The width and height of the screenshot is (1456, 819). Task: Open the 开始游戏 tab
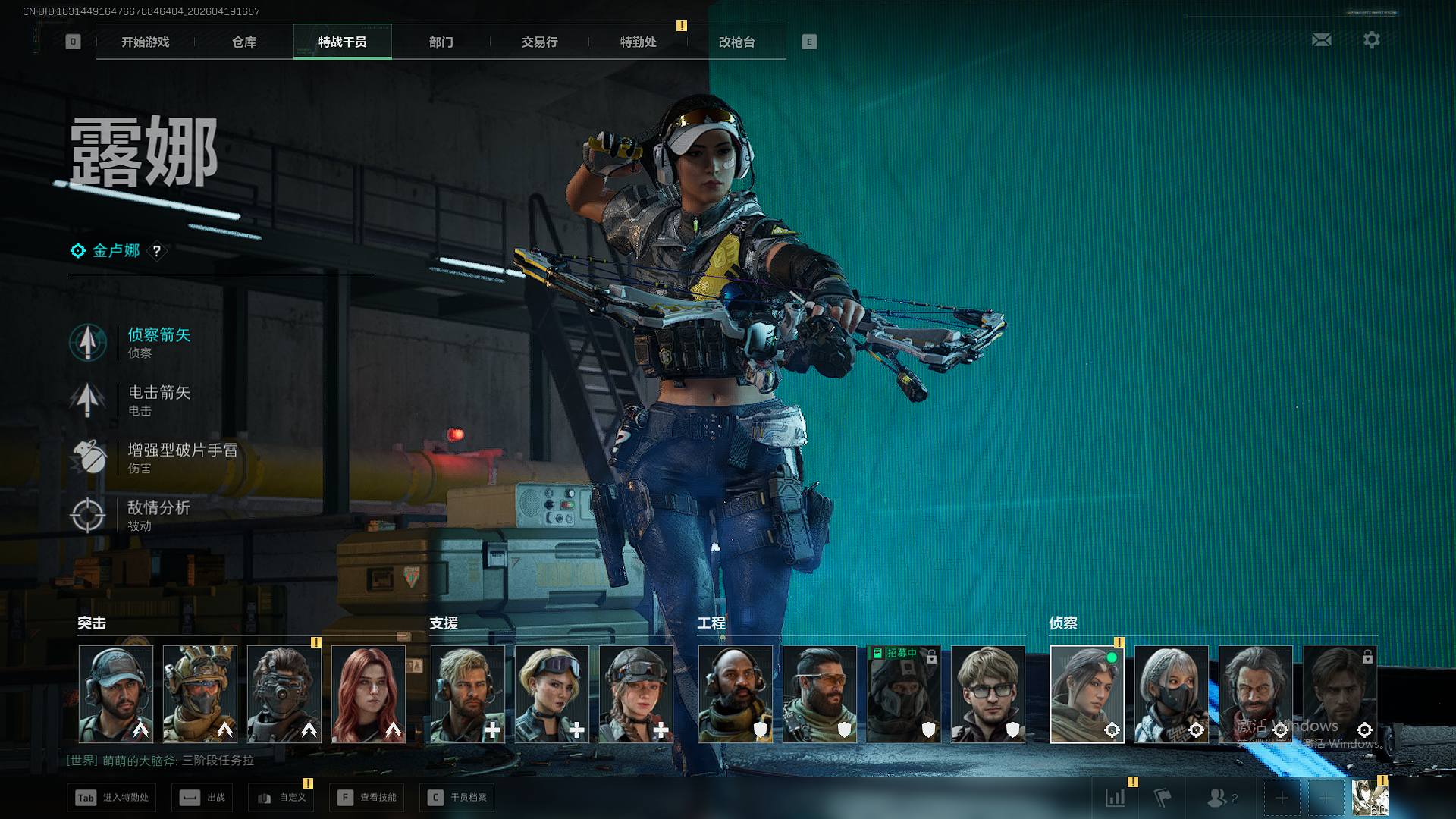click(146, 42)
